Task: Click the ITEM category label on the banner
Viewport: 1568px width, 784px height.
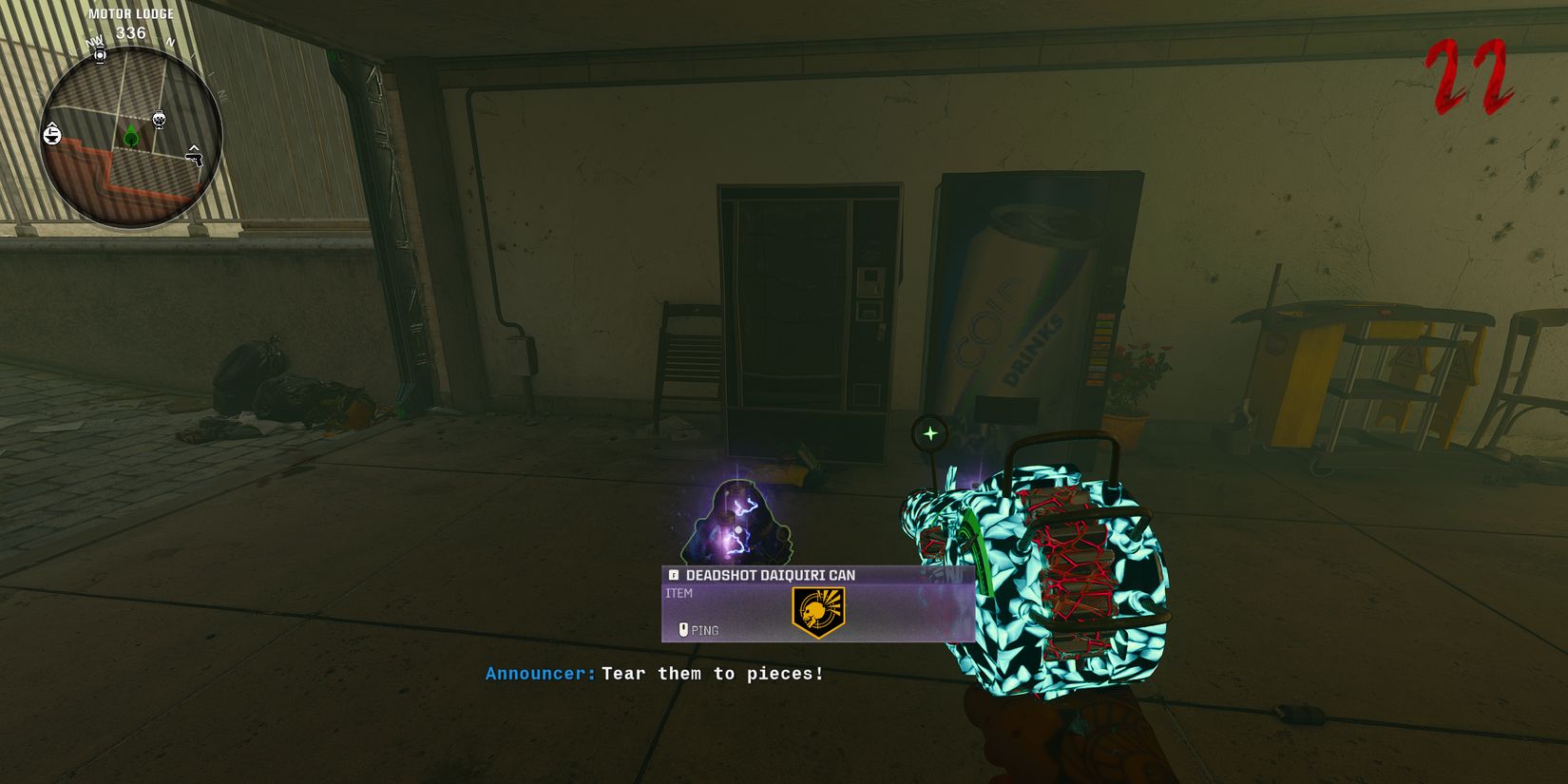Action: pos(680,592)
